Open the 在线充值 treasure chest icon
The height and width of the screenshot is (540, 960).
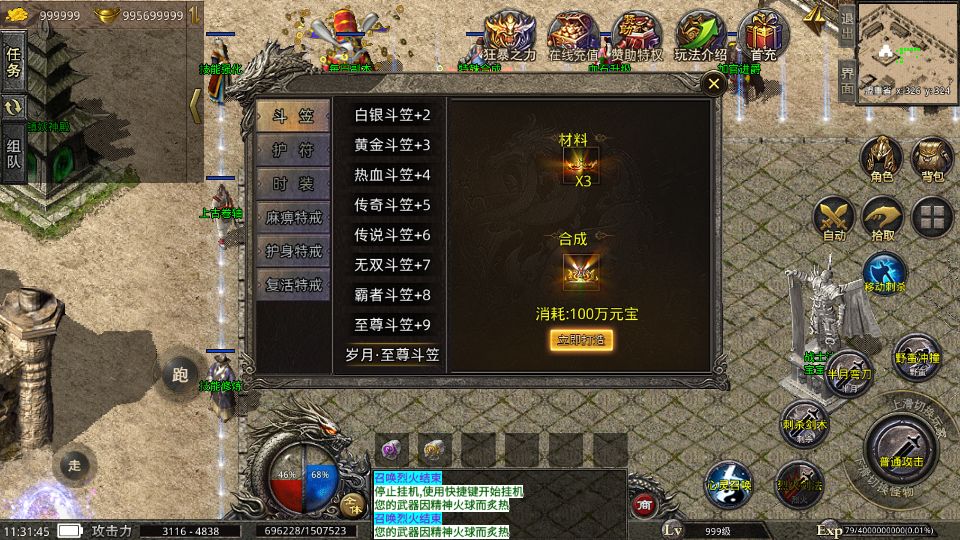[573, 40]
